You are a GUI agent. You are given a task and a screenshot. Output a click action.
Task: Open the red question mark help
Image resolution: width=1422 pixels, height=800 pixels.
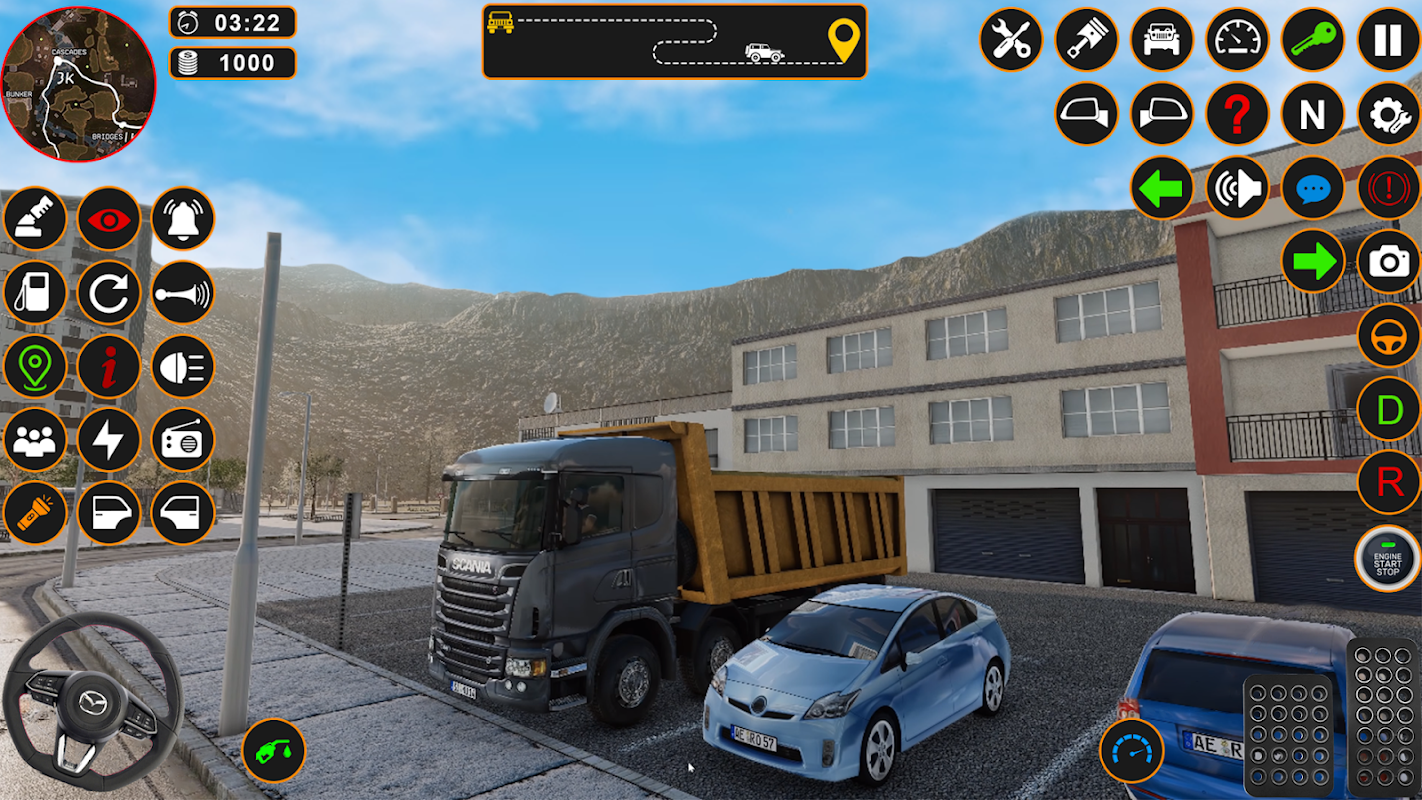[x=1237, y=114]
